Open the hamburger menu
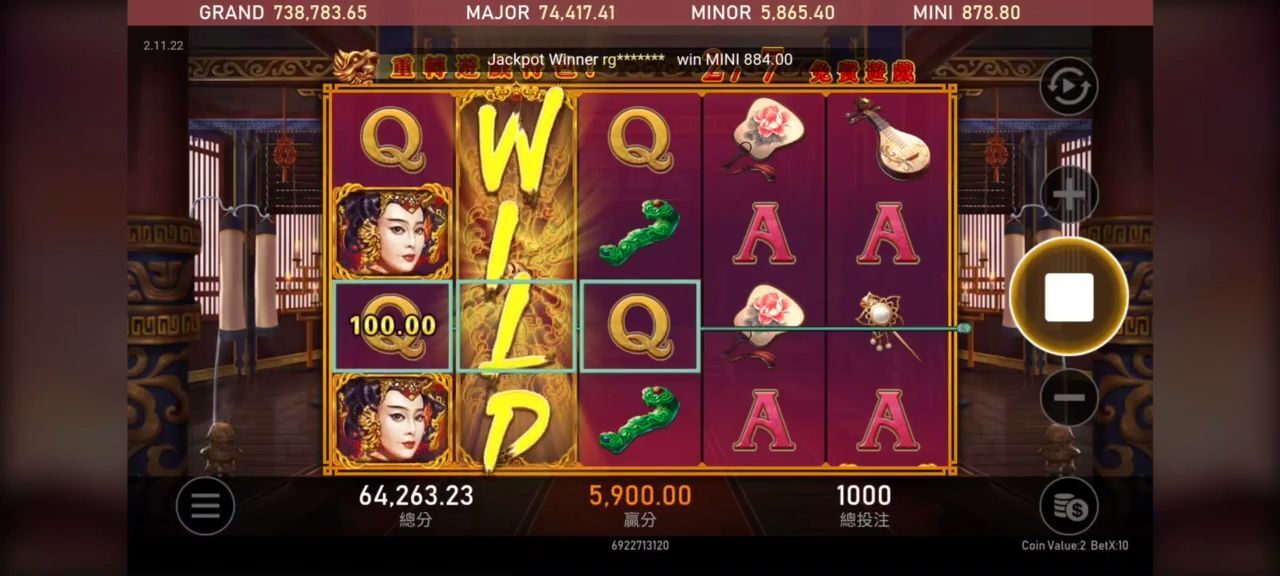This screenshot has height=576, width=1280. pyautogui.click(x=205, y=506)
